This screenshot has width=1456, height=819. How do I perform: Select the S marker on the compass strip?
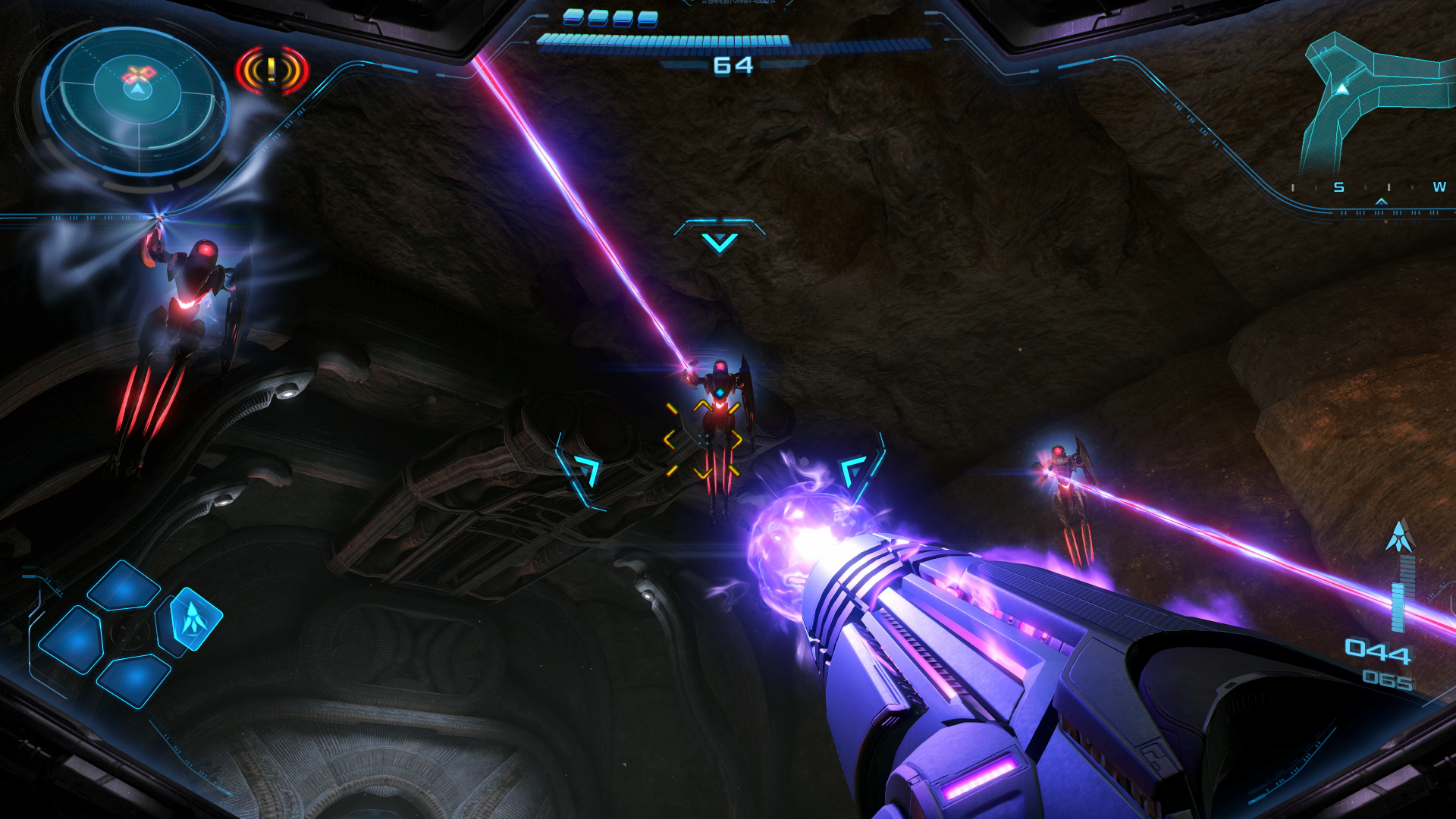coord(1338,187)
